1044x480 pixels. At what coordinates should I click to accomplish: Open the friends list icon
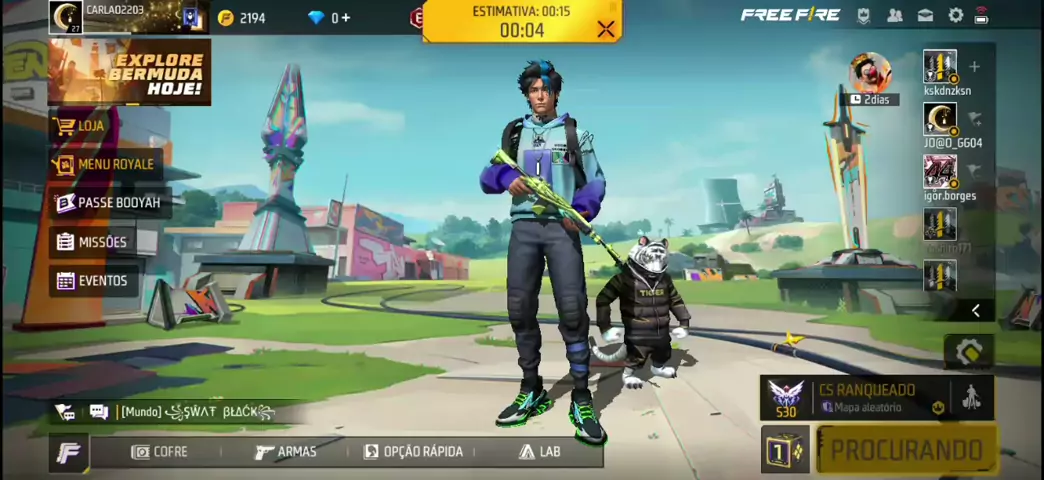pyautogui.click(x=895, y=16)
